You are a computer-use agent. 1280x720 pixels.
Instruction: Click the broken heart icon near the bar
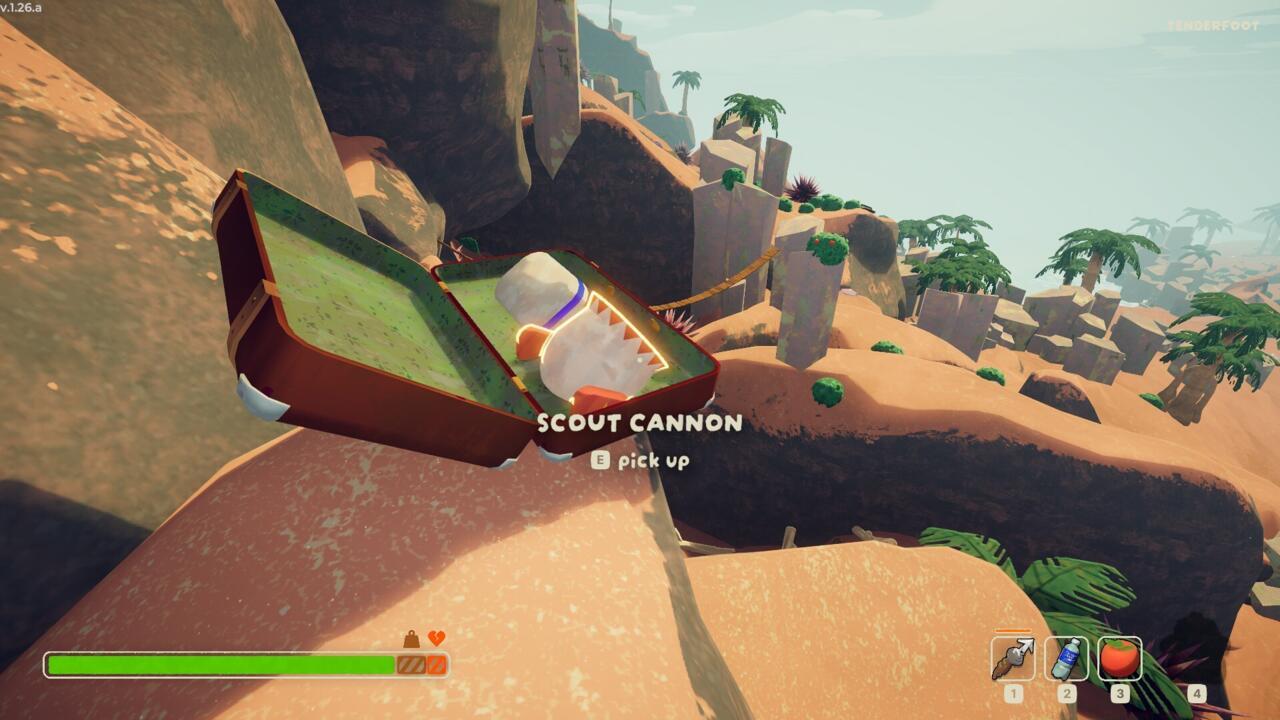437,637
